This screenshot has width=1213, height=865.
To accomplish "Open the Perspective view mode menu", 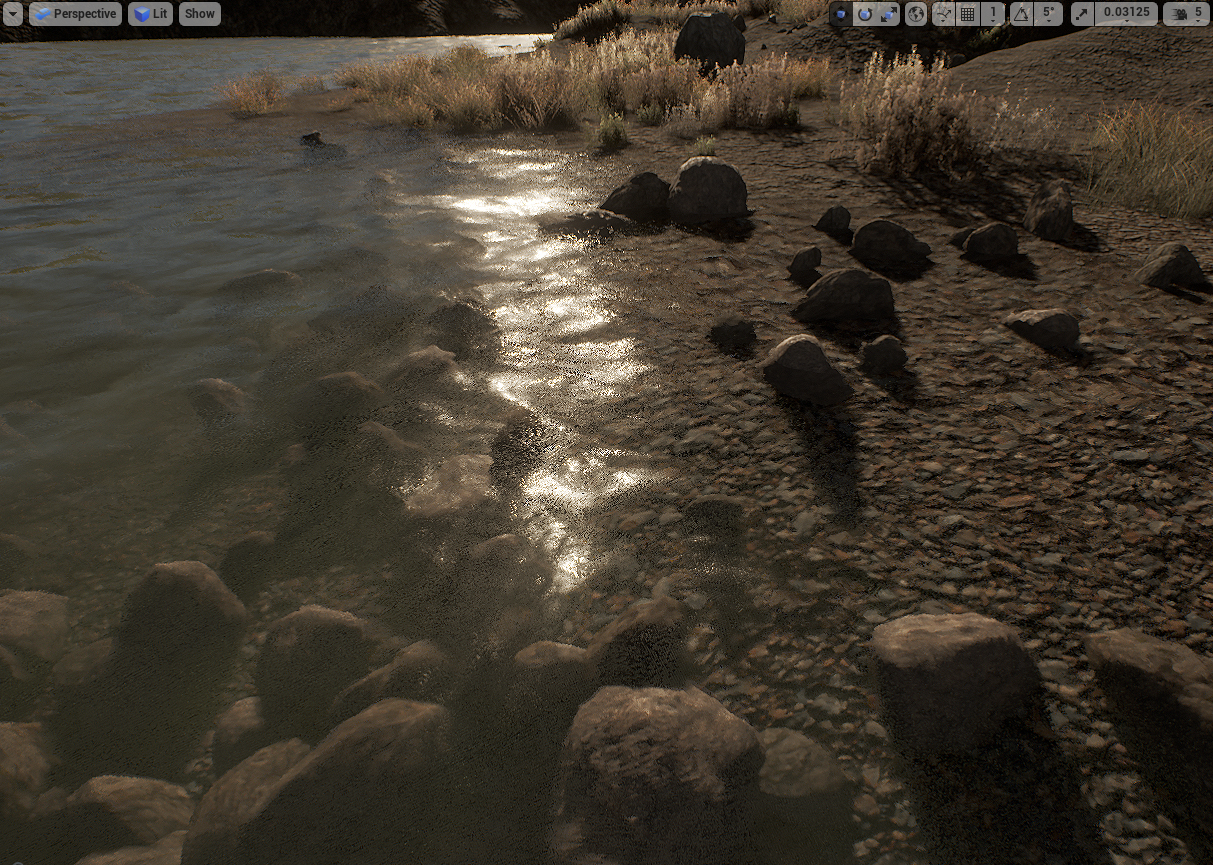I will (x=75, y=14).
